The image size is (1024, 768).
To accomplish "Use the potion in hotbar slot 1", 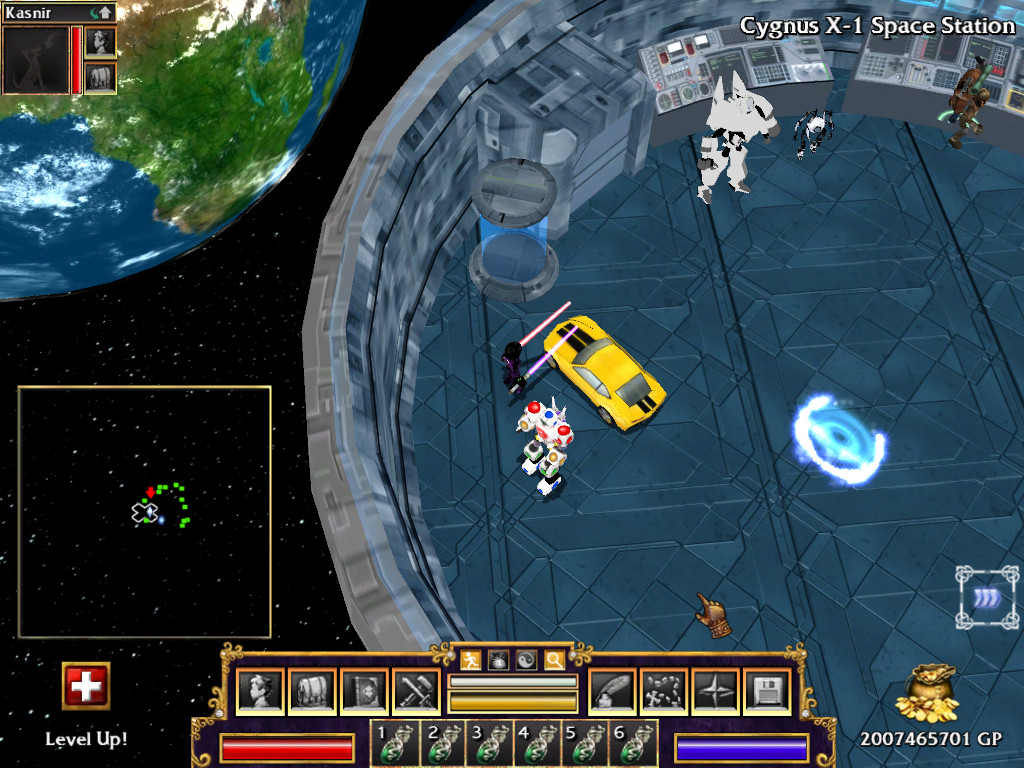I will (394, 744).
